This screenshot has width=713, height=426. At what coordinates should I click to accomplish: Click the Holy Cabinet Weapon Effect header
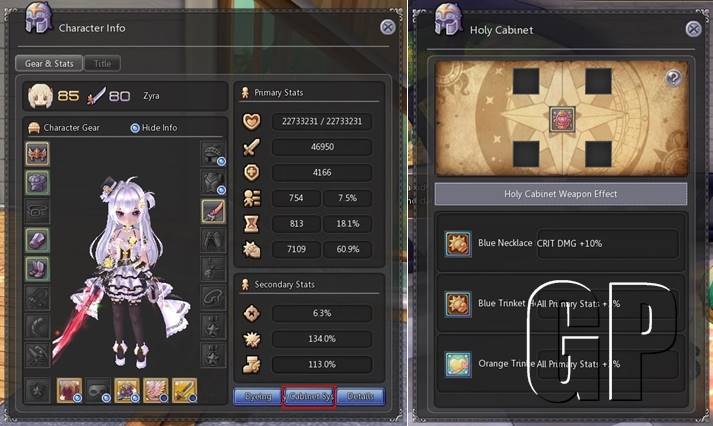coord(561,194)
